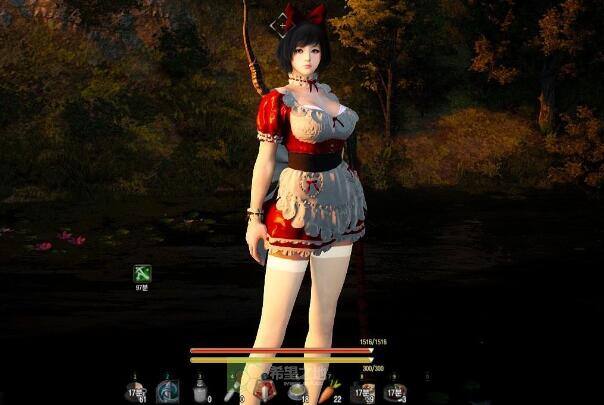Use the white bottle hotbar item
Image resolution: width=604 pixels, height=405 pixels.
(x=200, y=388)
